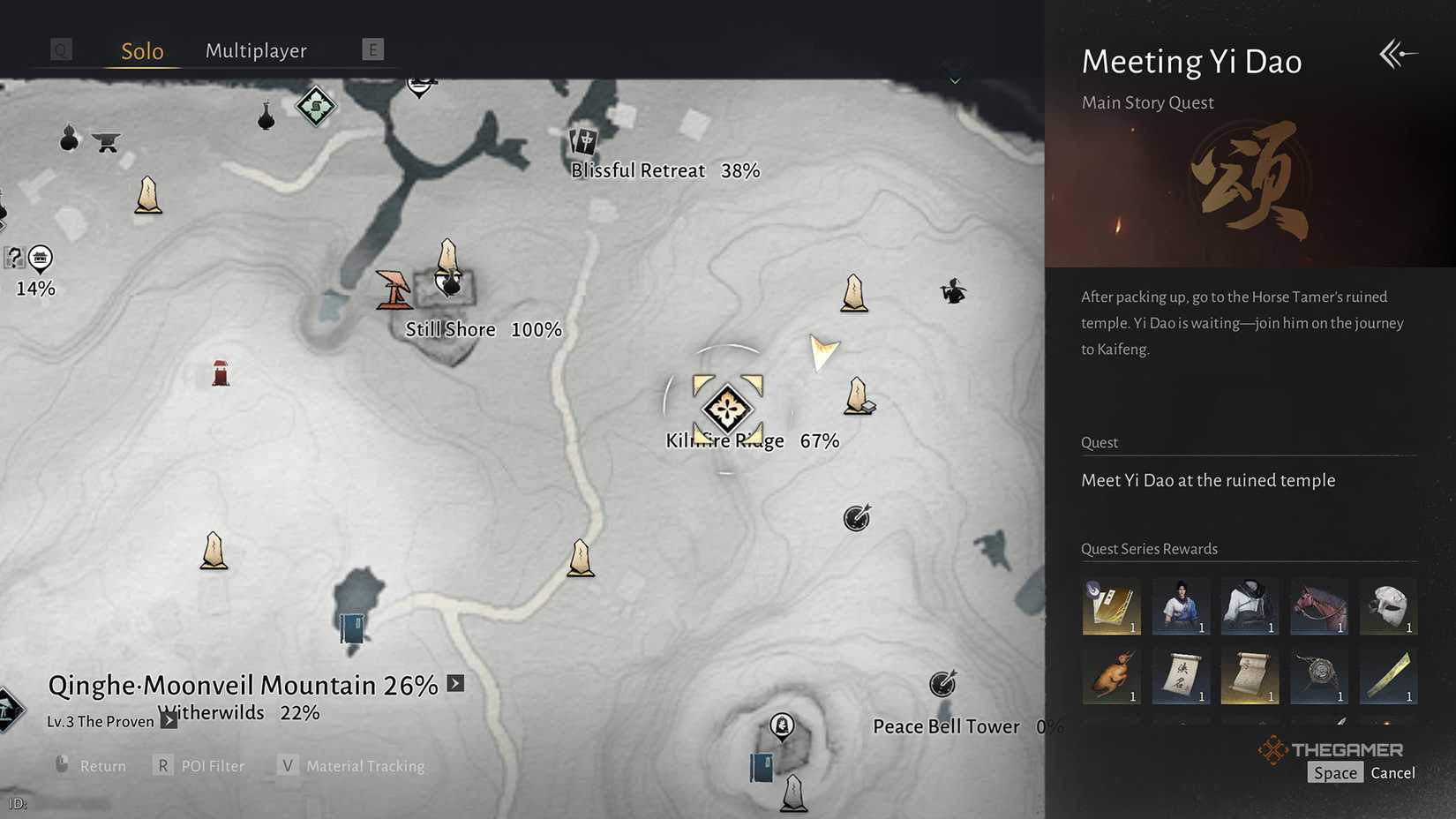Select the green diamond teleport icon top-left
Viewport: 1456px width, 819px height.
coord(314,105)
